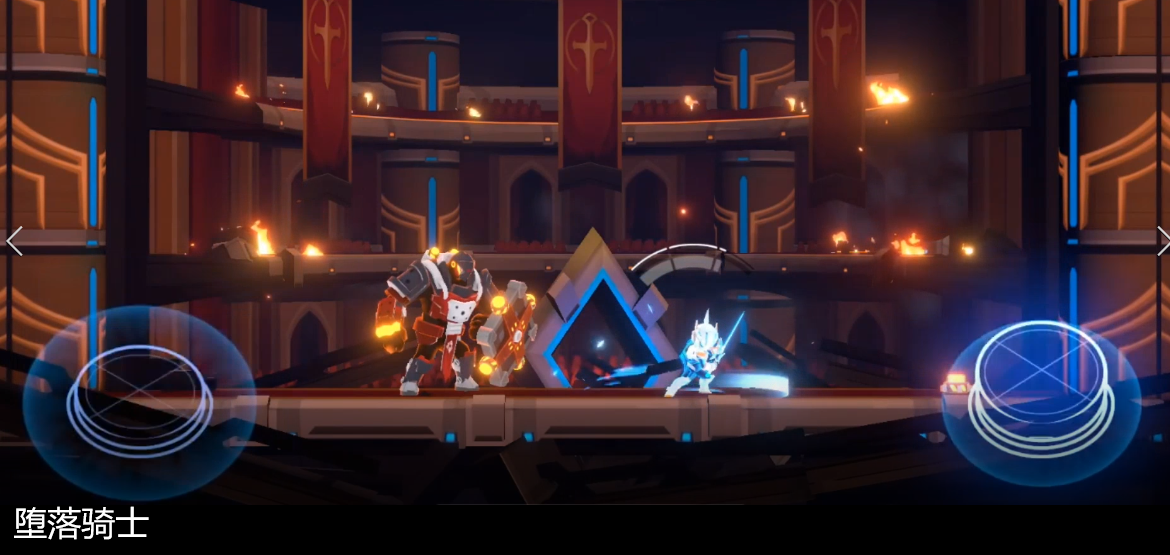Go to the previous gallery image arrow
The height and width of the screenshot is (555, 1170).
14,241
